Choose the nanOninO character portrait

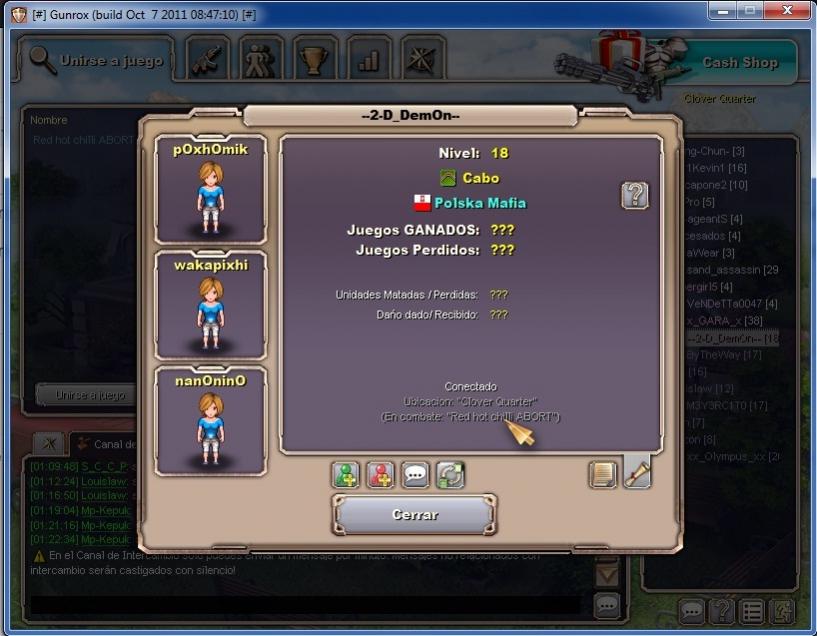[x=210, y=421]
